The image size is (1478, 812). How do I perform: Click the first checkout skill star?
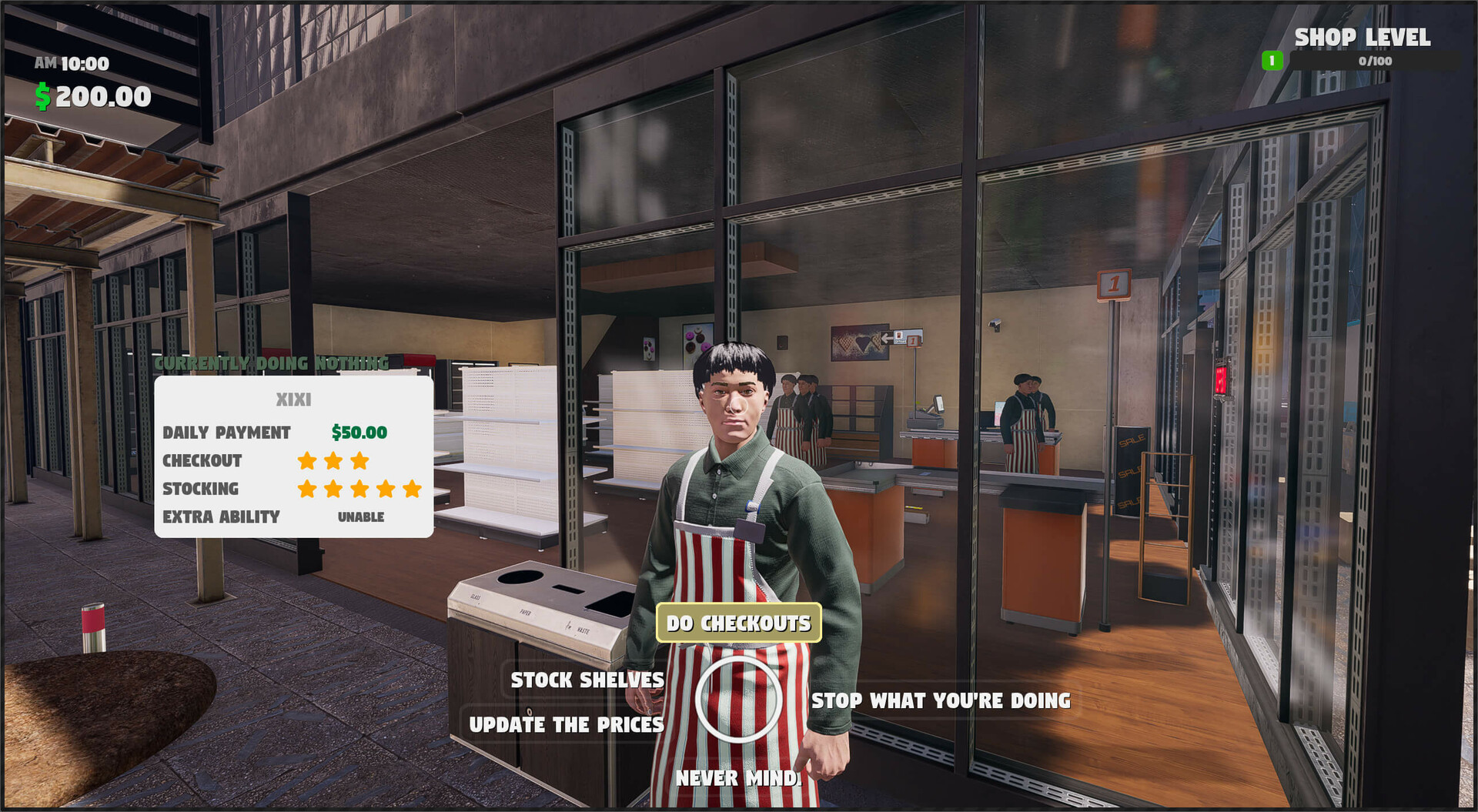pos(306,460)
